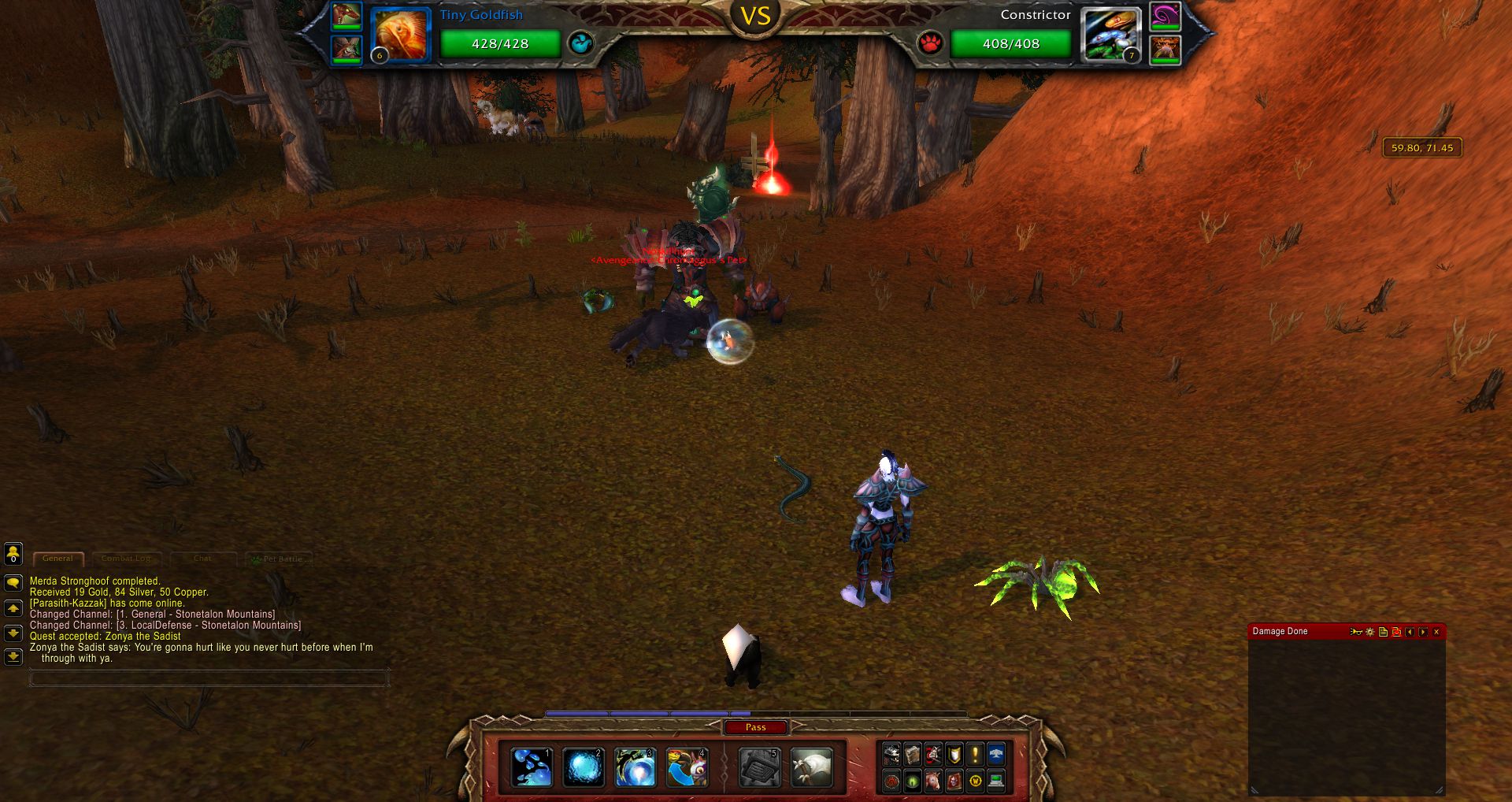1512x802 pixels.
Task: Open the computer game menu micro button
Action: pyautogui.click(x=996, y=781)
